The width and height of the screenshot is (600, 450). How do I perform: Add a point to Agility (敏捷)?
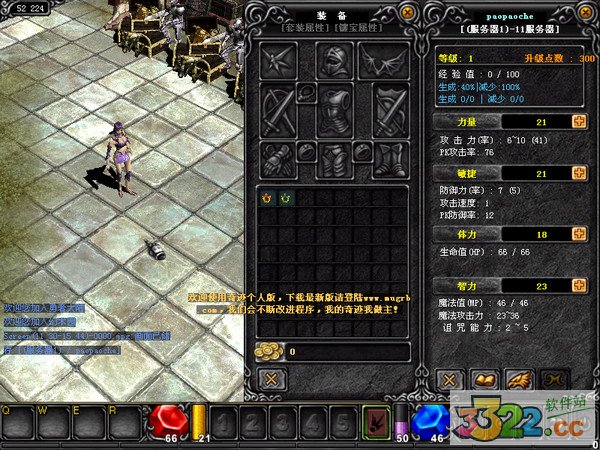point(579,174)
